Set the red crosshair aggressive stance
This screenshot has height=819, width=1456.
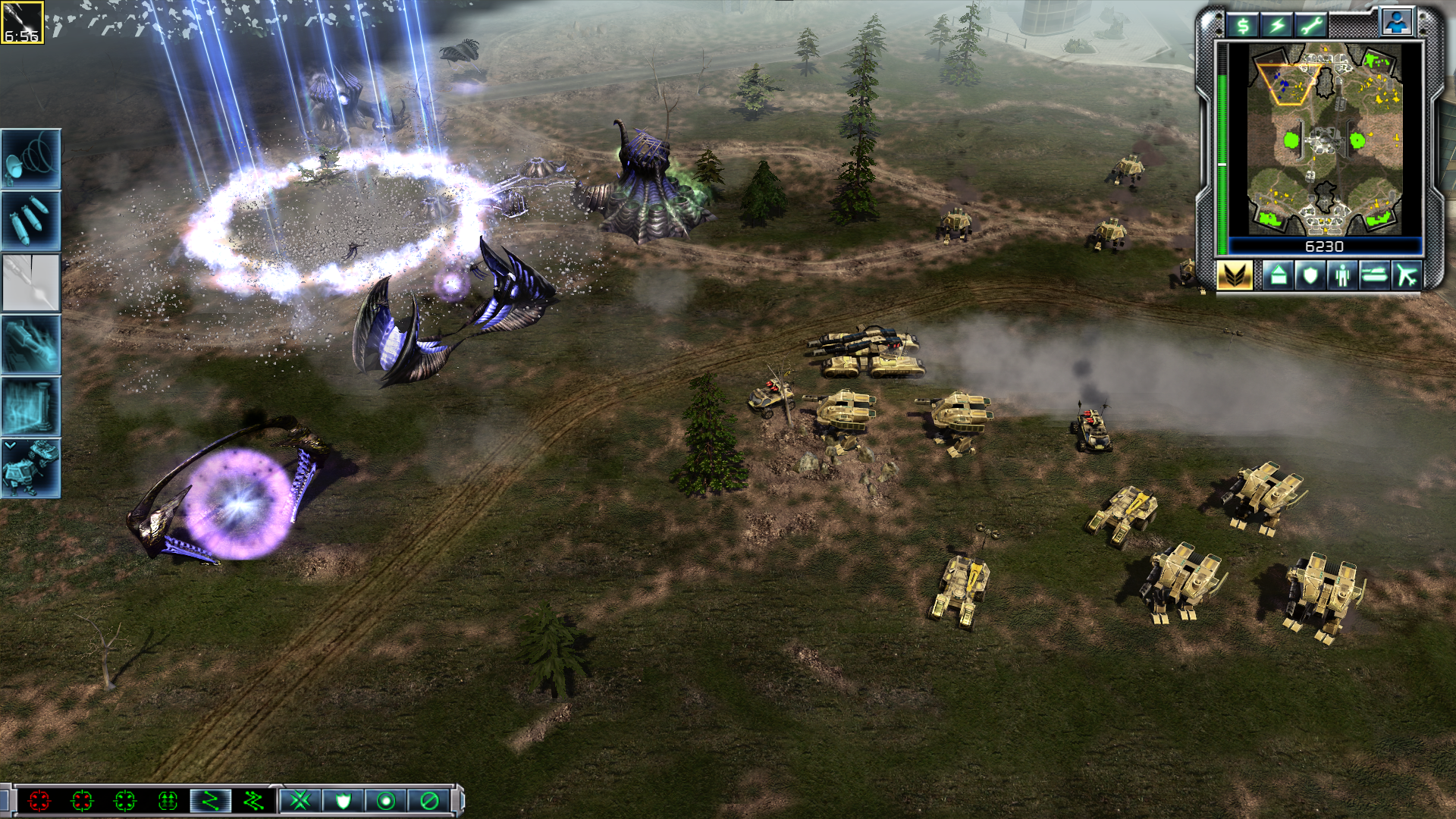39,800
